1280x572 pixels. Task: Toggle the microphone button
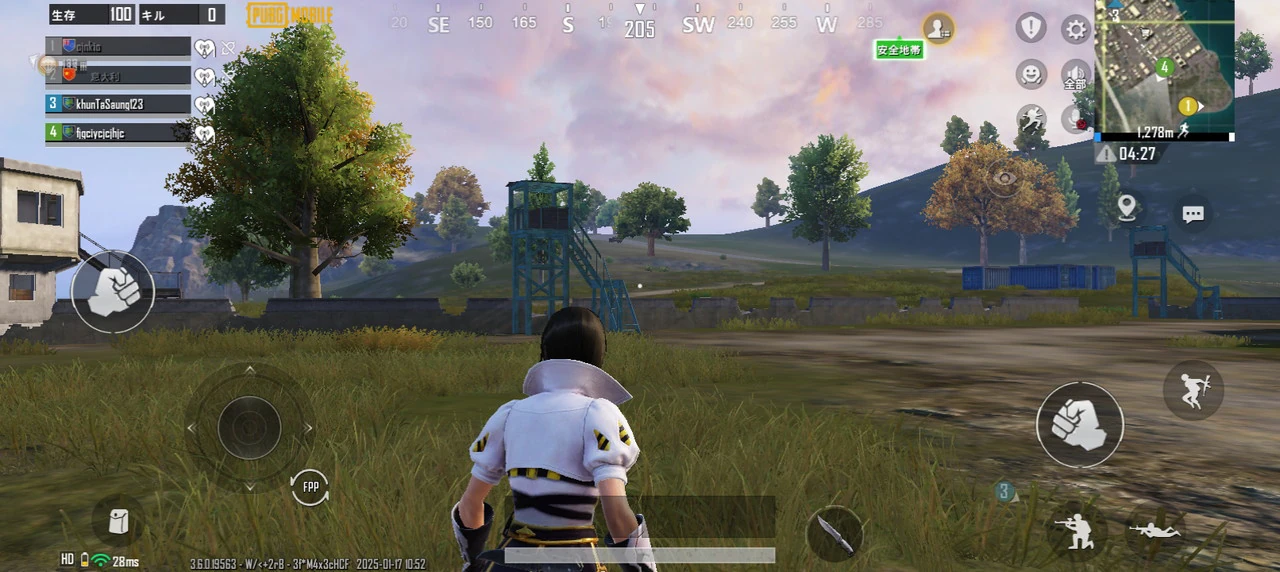(x=1076, y=120)
